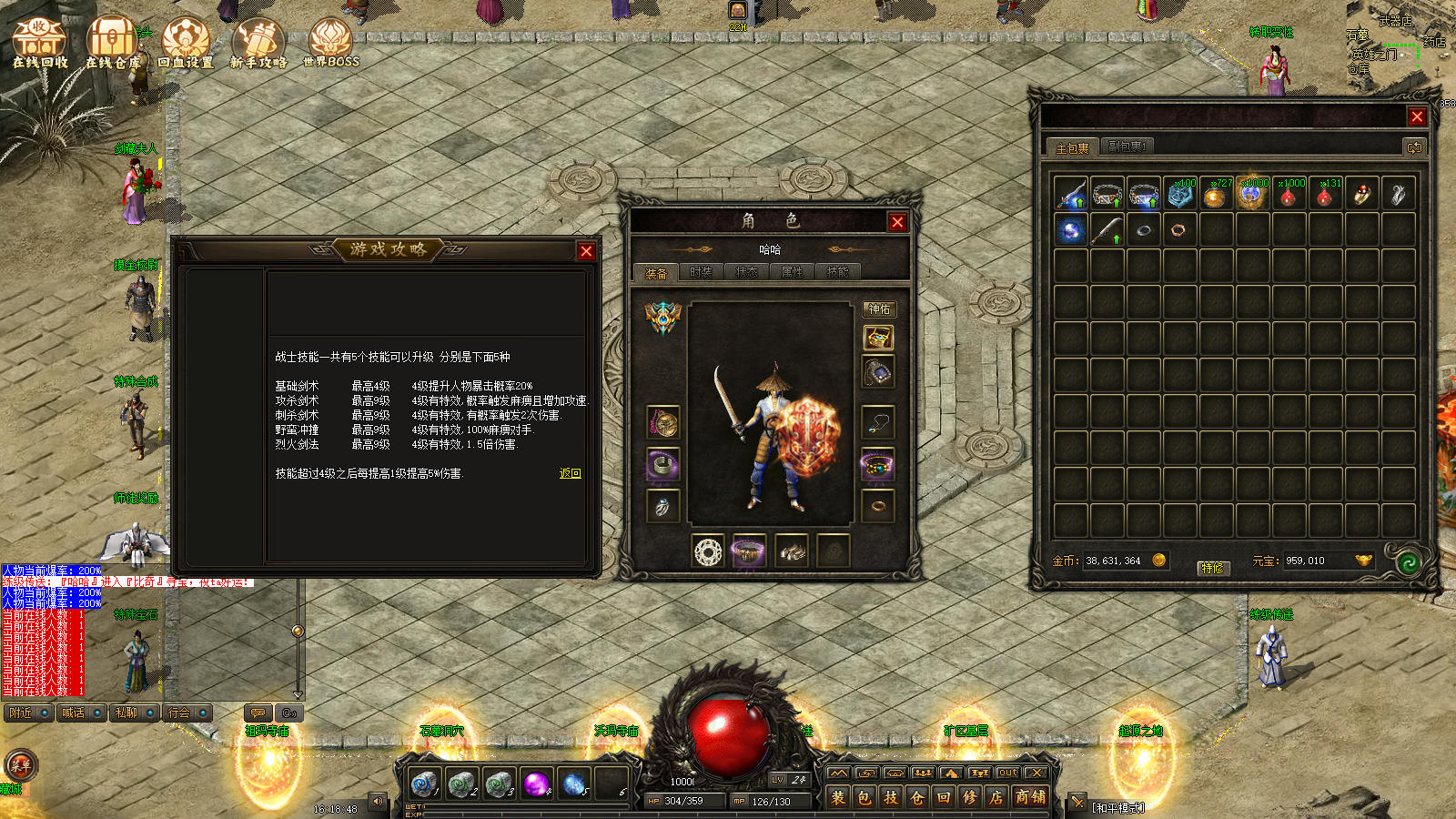Open the 在线回收 online recycle icon
Screen dimensions: 1456x819
[39, 43]
